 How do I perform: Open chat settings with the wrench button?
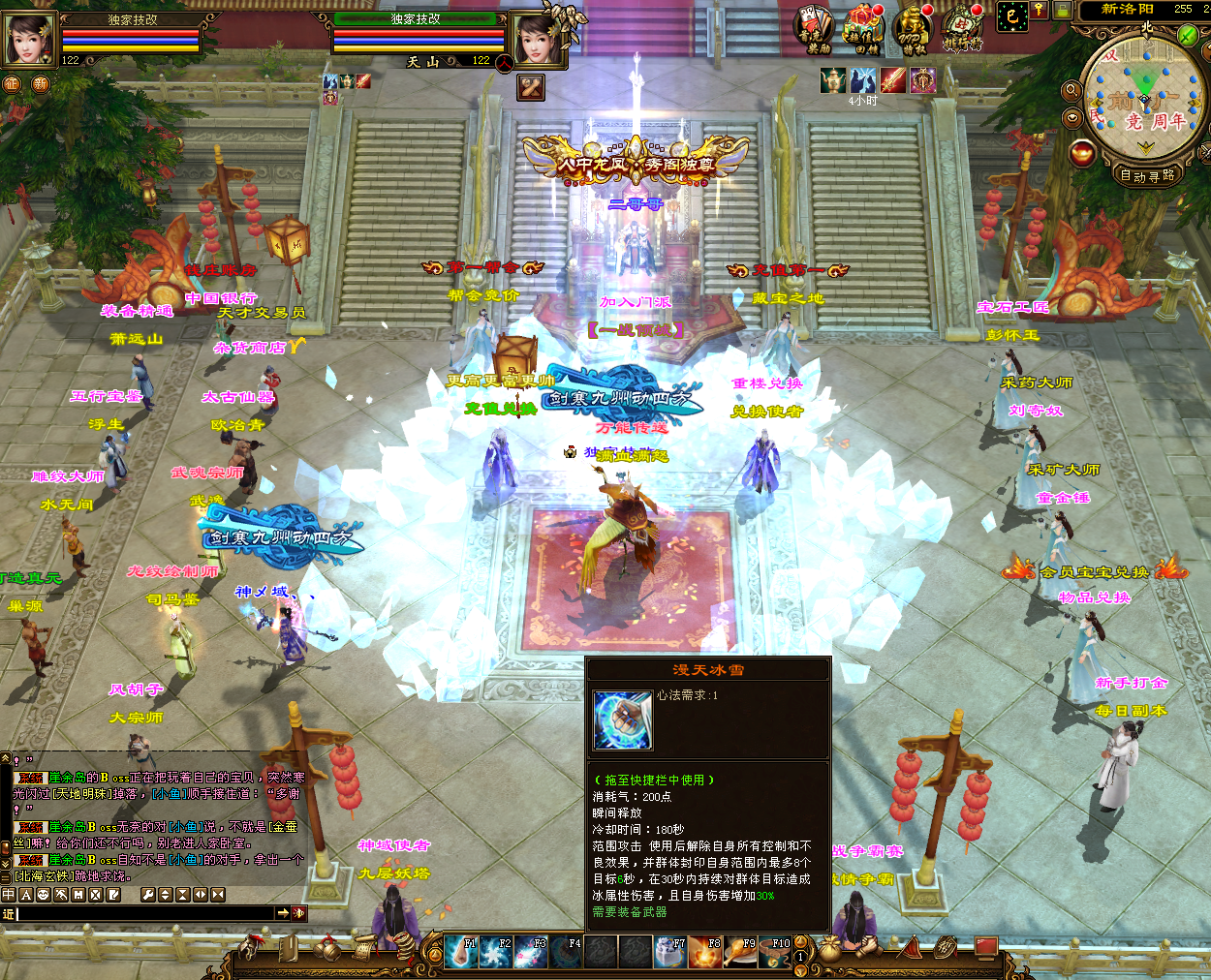pos(148,895)
